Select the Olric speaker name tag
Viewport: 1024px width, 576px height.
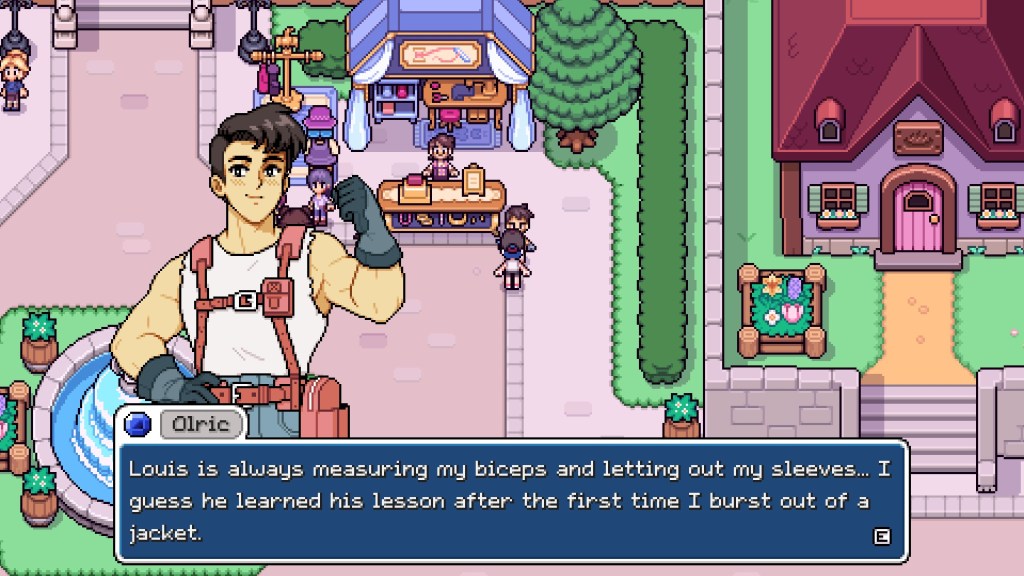coord(201,424)
